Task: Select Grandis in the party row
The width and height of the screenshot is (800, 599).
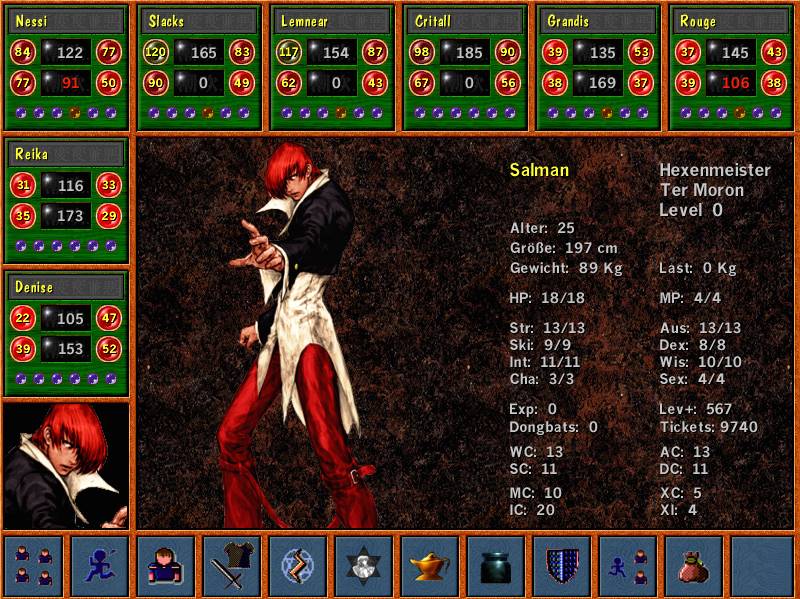Action: click(x=598, y=67)
